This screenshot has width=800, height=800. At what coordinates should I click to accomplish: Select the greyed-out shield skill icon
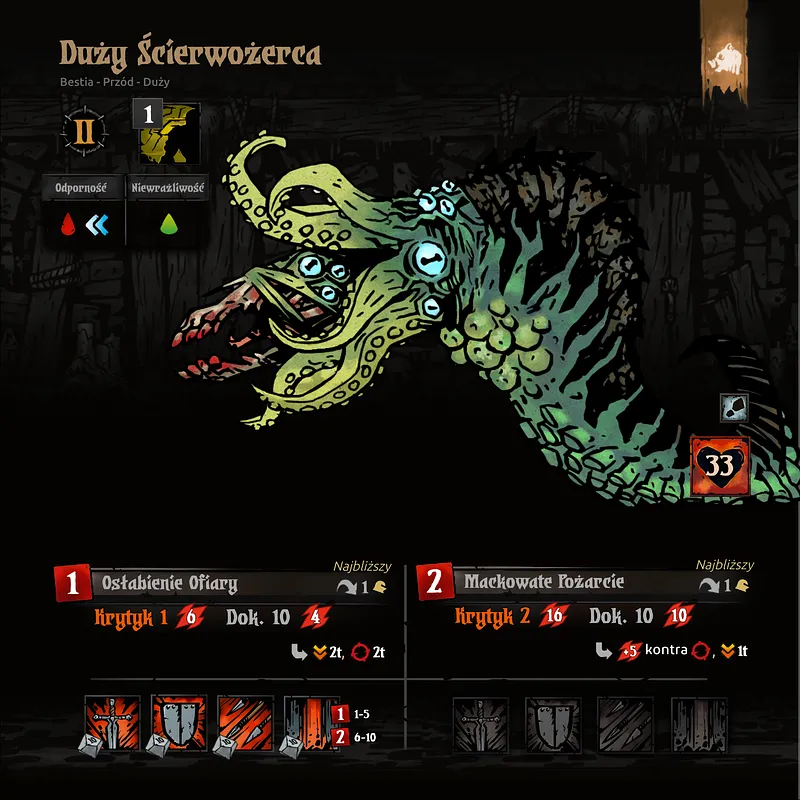pos(547,723)
